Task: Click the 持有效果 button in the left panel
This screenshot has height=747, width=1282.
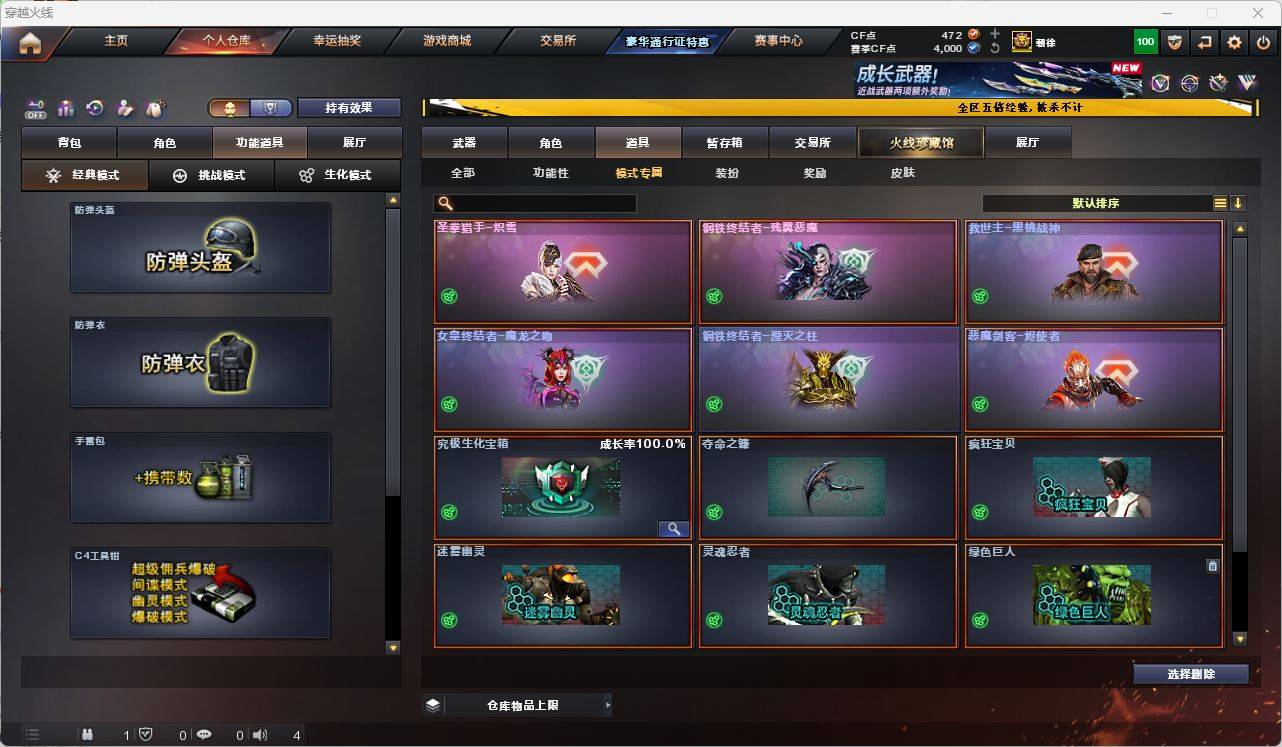Action: (x=349, y=106)
